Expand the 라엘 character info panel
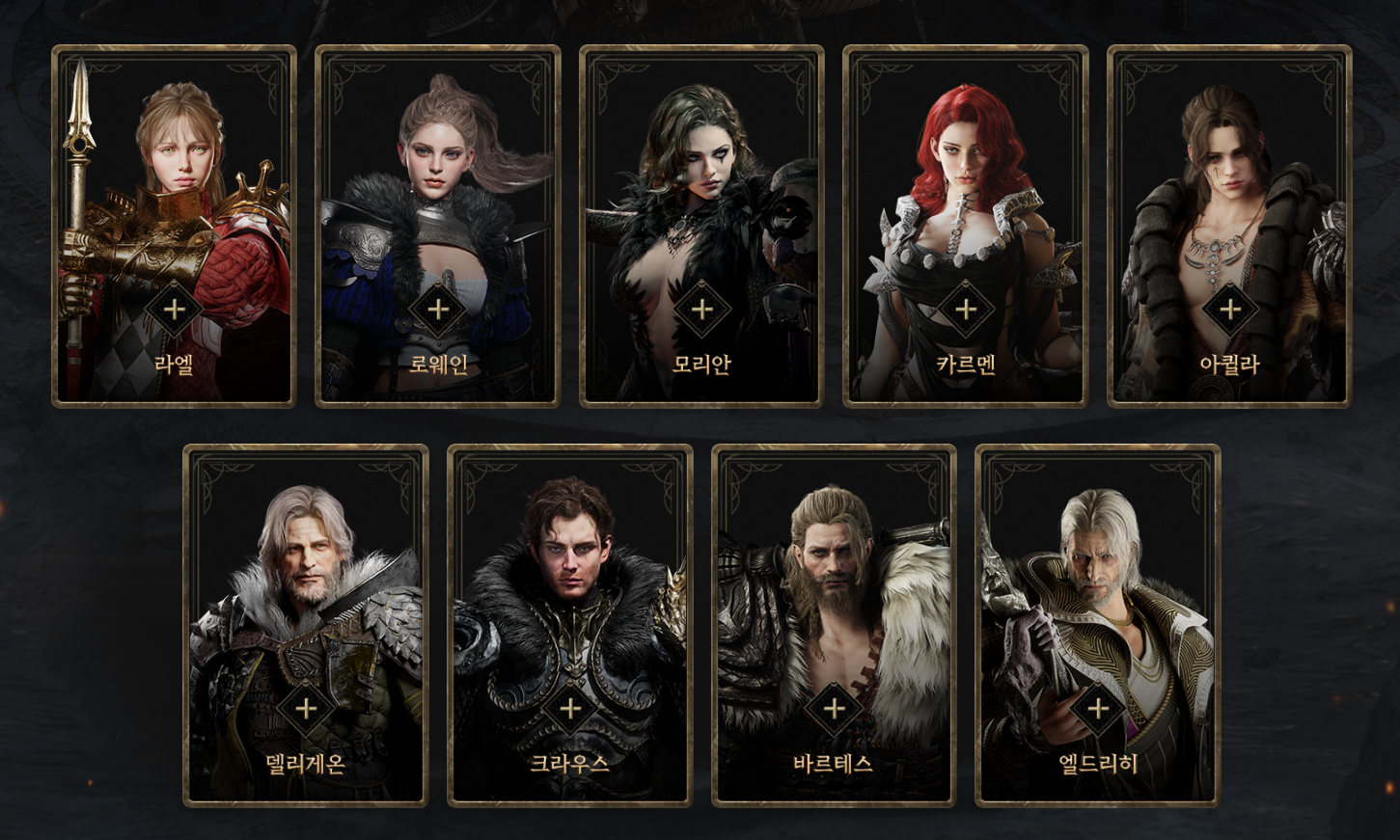 [x=174, y=311]
